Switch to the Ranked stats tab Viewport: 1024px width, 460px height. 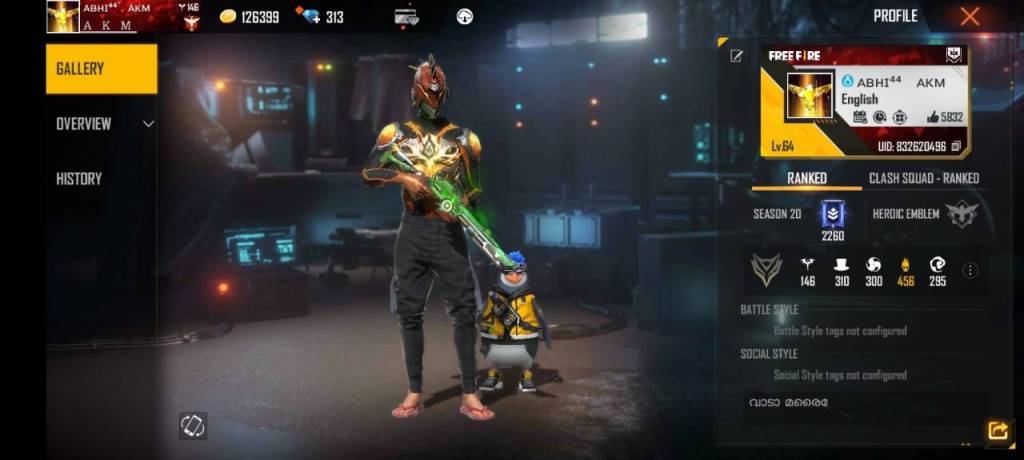coord(807,178)
